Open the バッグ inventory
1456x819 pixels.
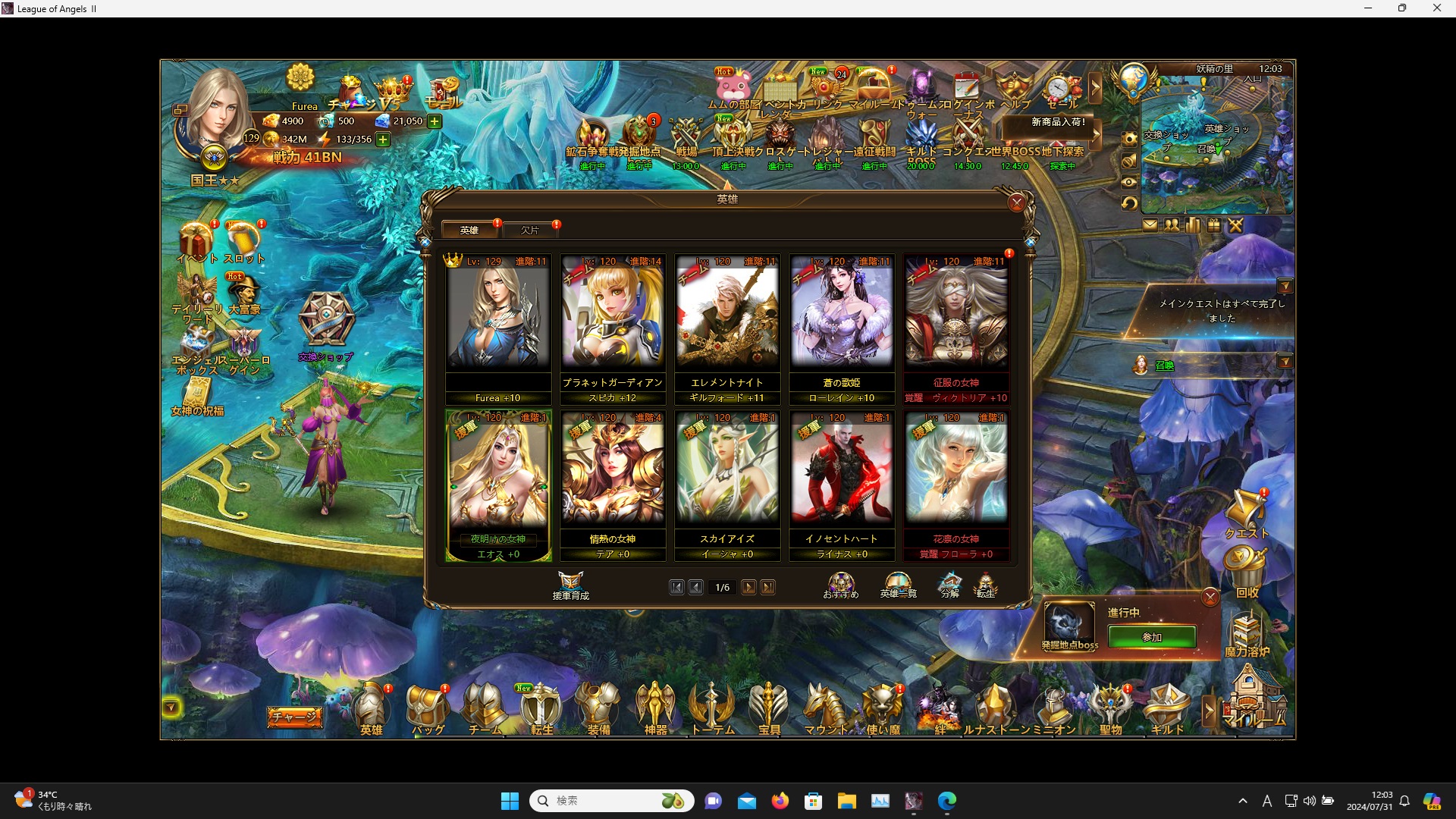coord(428,709)
